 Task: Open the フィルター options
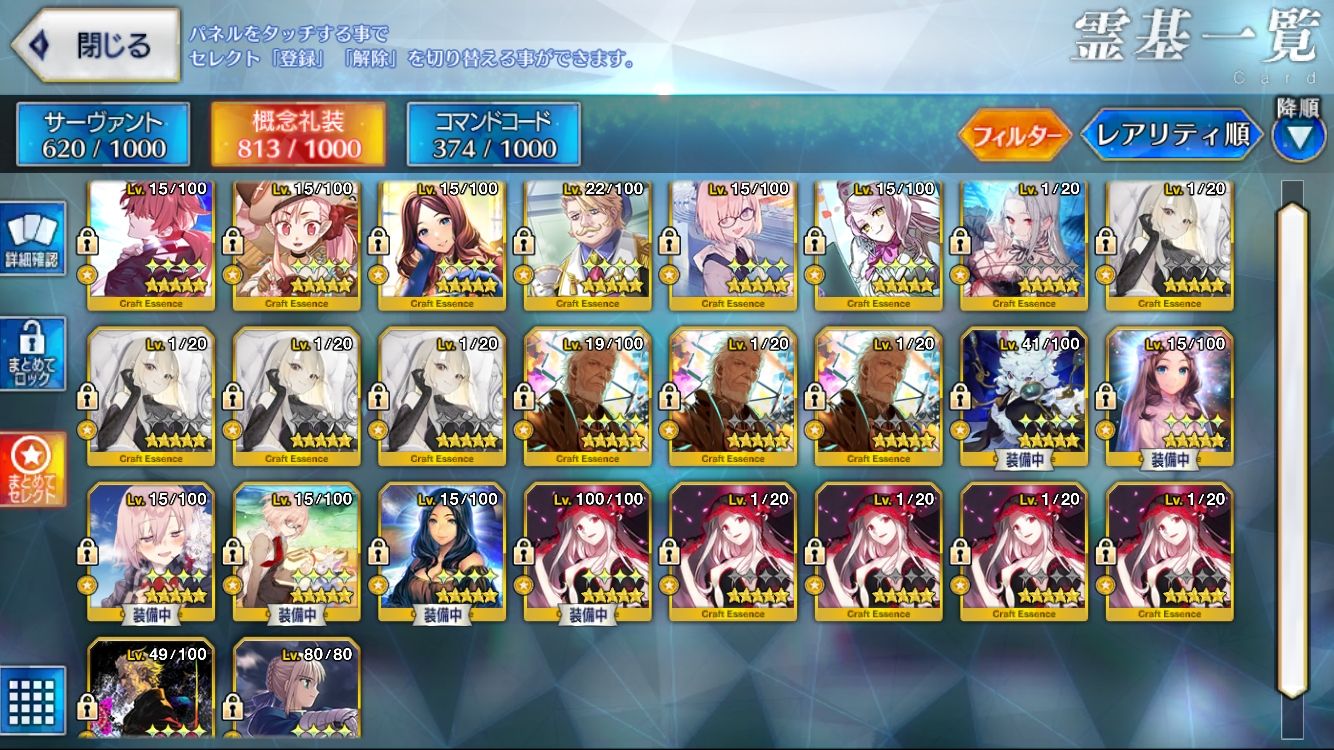tap(1015, 135)
